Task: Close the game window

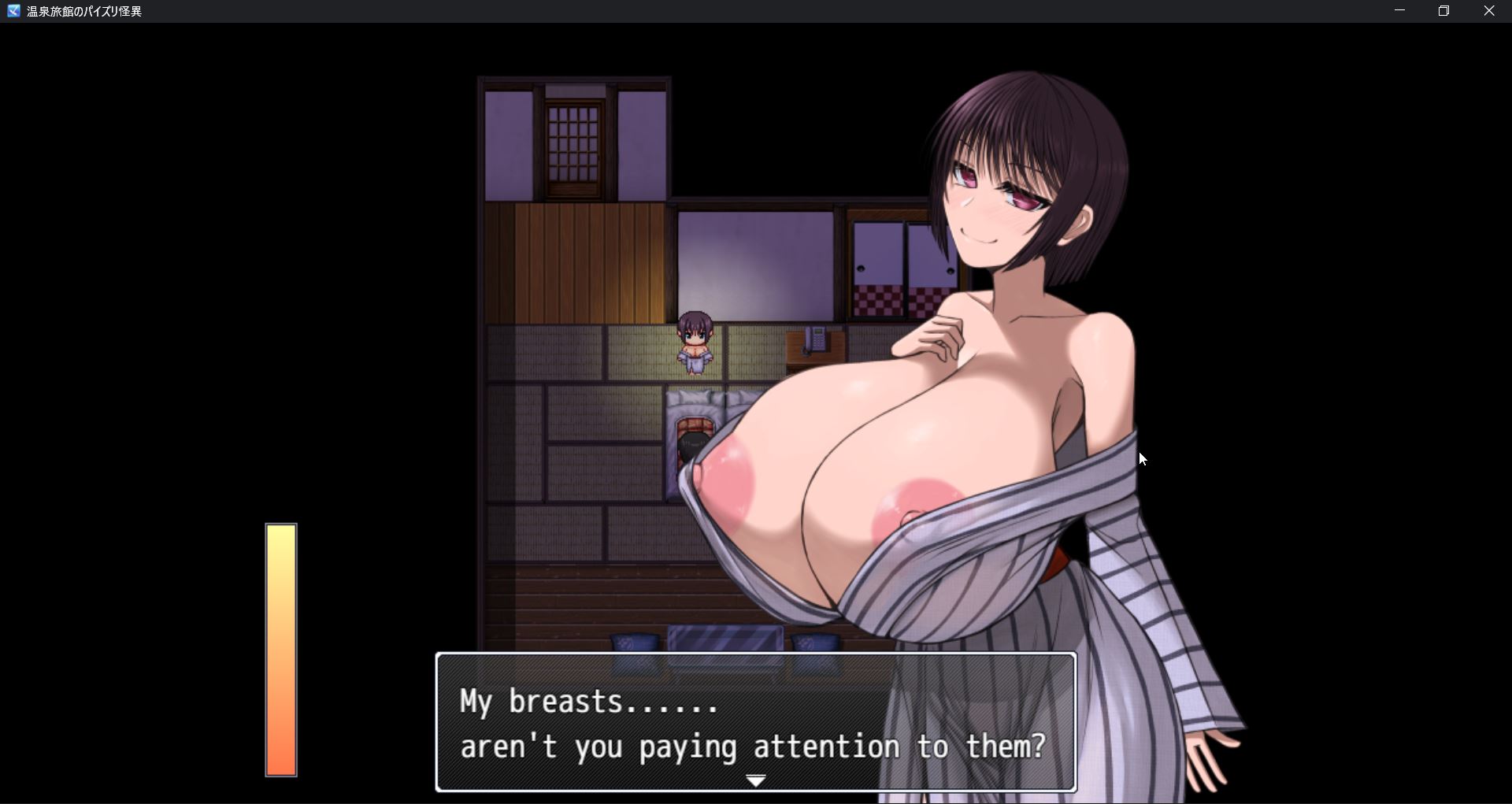Action: coord(1488,11)
